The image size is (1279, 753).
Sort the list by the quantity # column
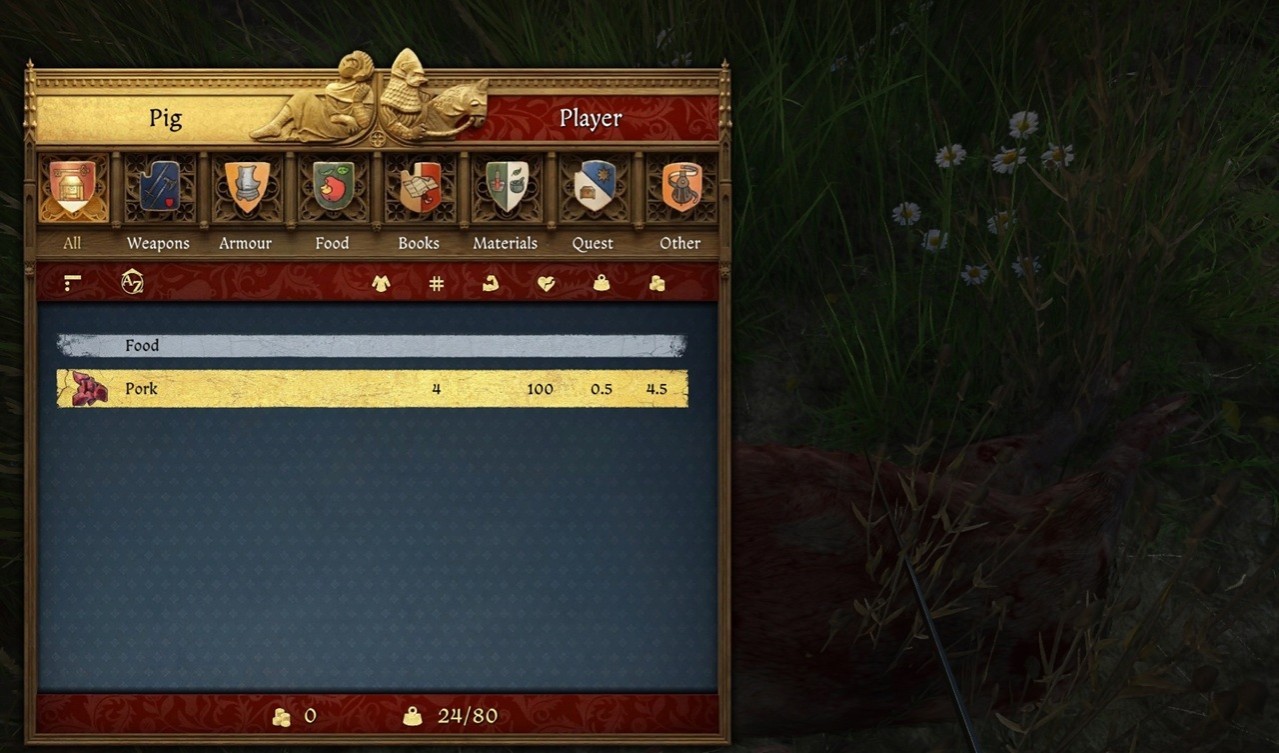pos(436,284)
